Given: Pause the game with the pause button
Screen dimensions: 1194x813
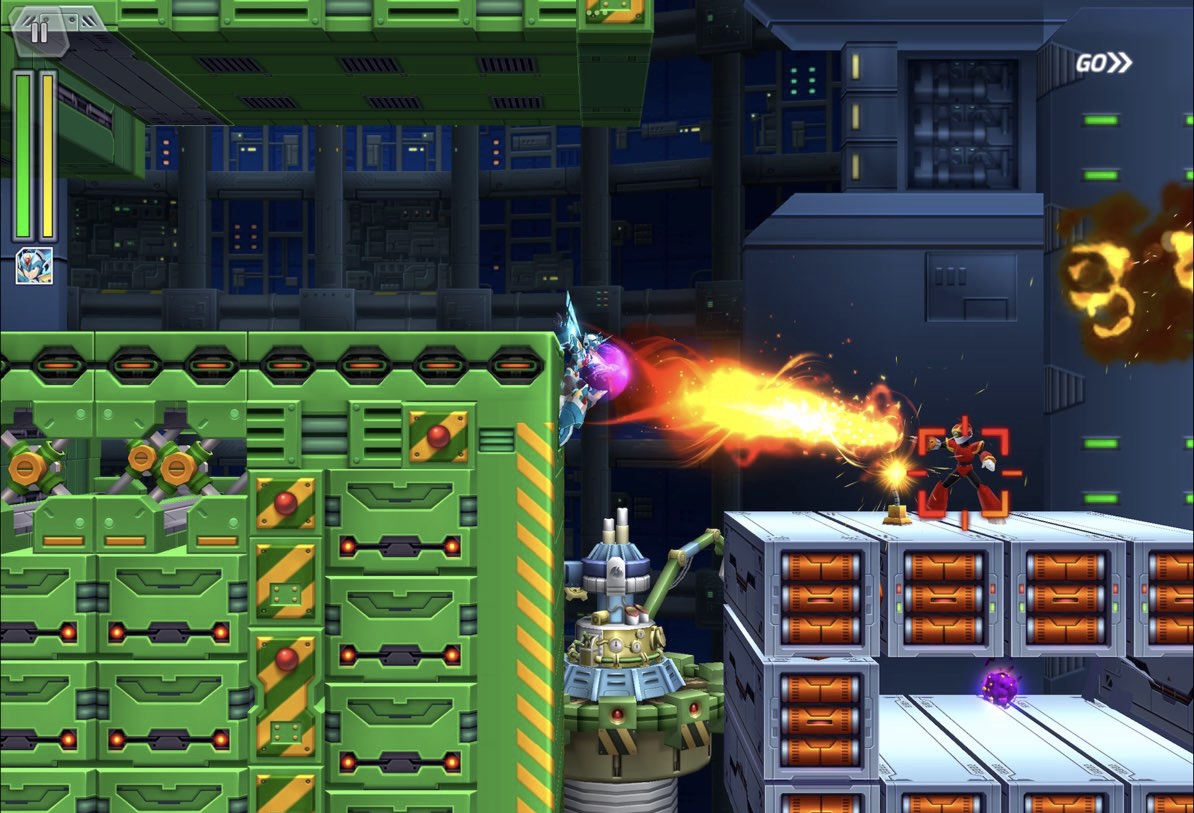Looking at the screenshot, I should 38,31.
